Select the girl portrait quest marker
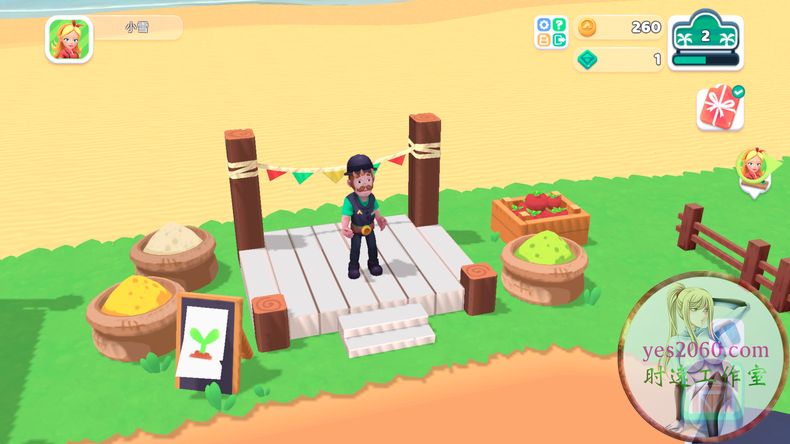 click(751, 165)
